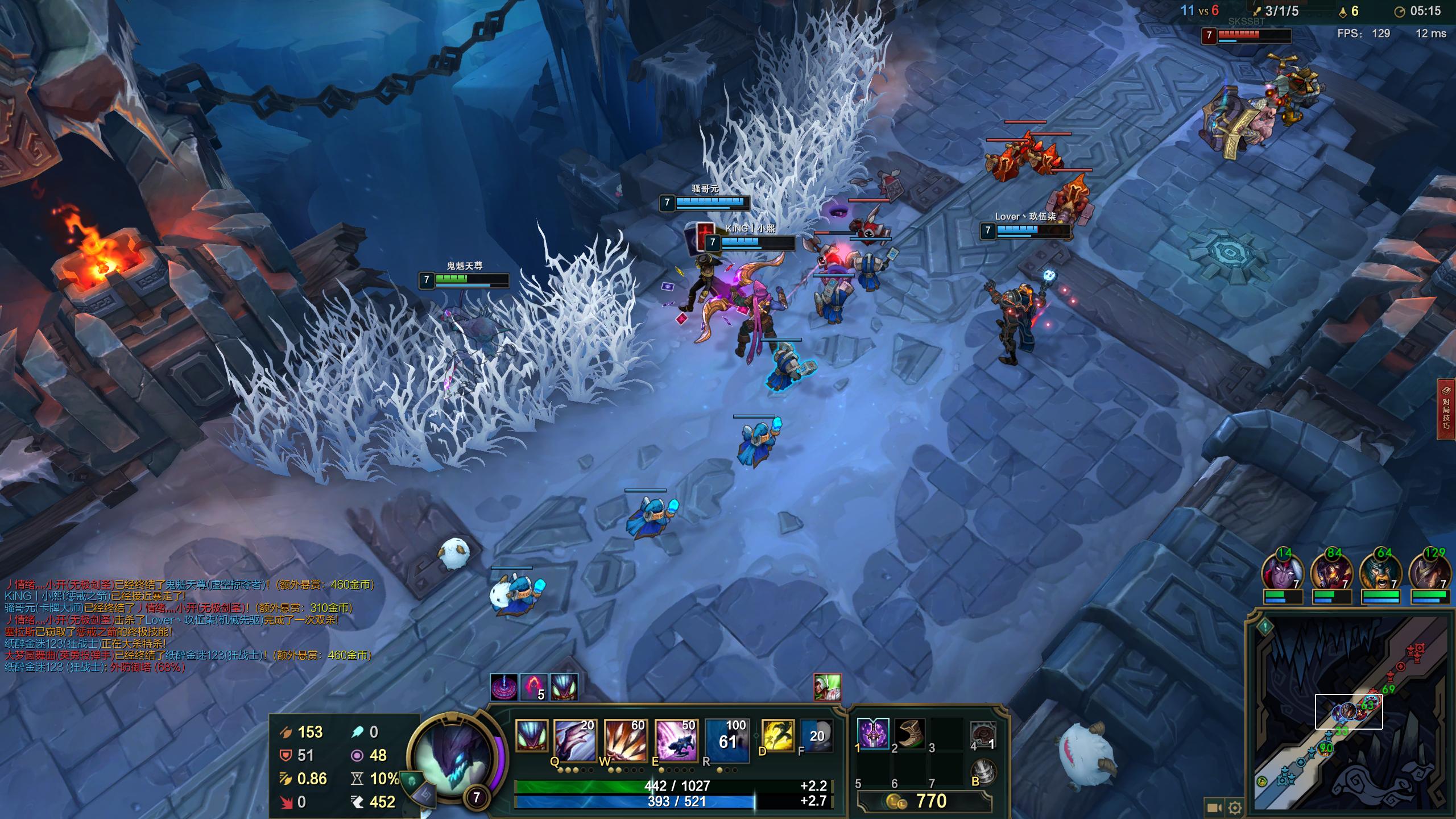Use the purple sword item in slot 1

[872, 733]
